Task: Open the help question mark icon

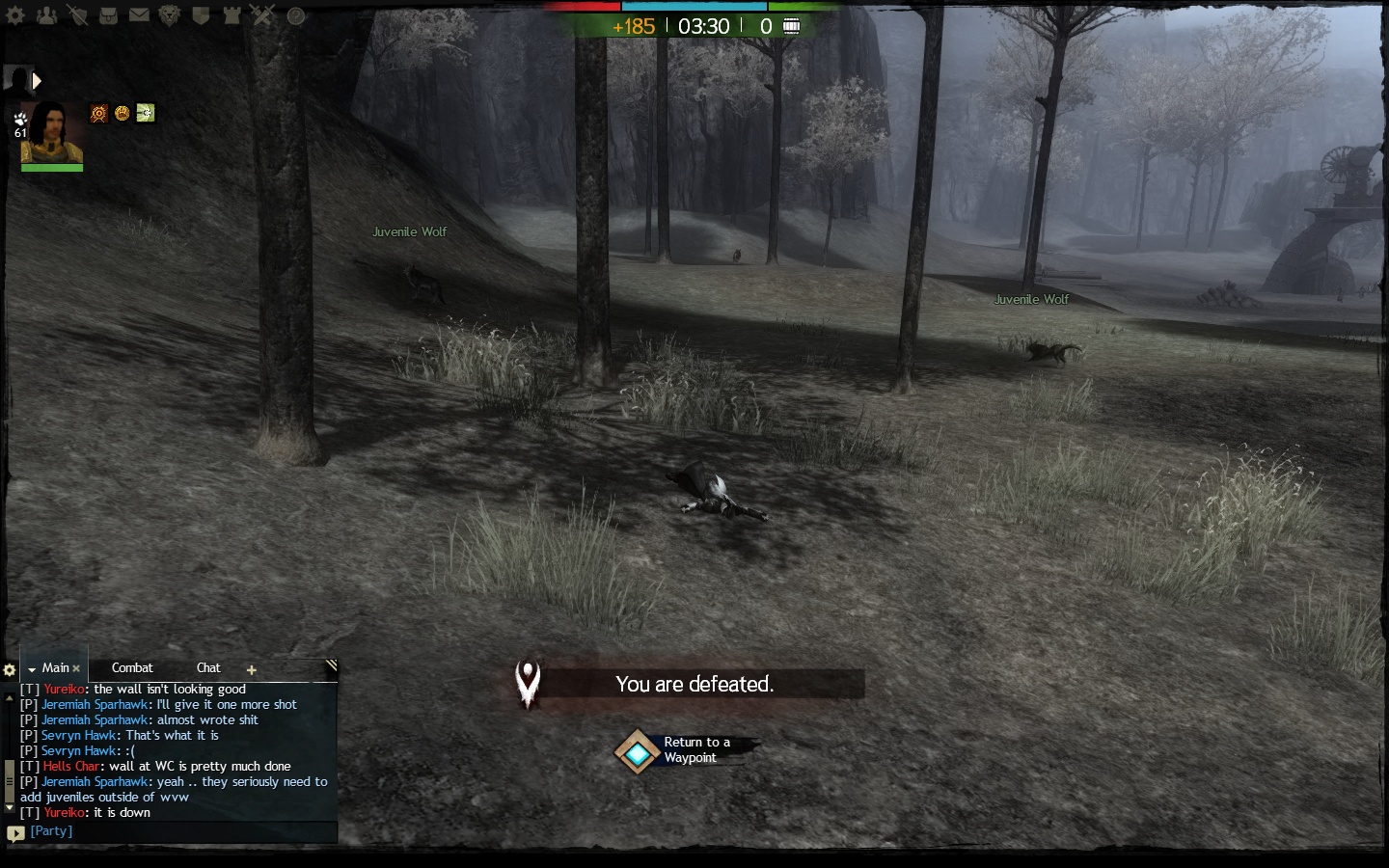Action: (x=296, y=15)
